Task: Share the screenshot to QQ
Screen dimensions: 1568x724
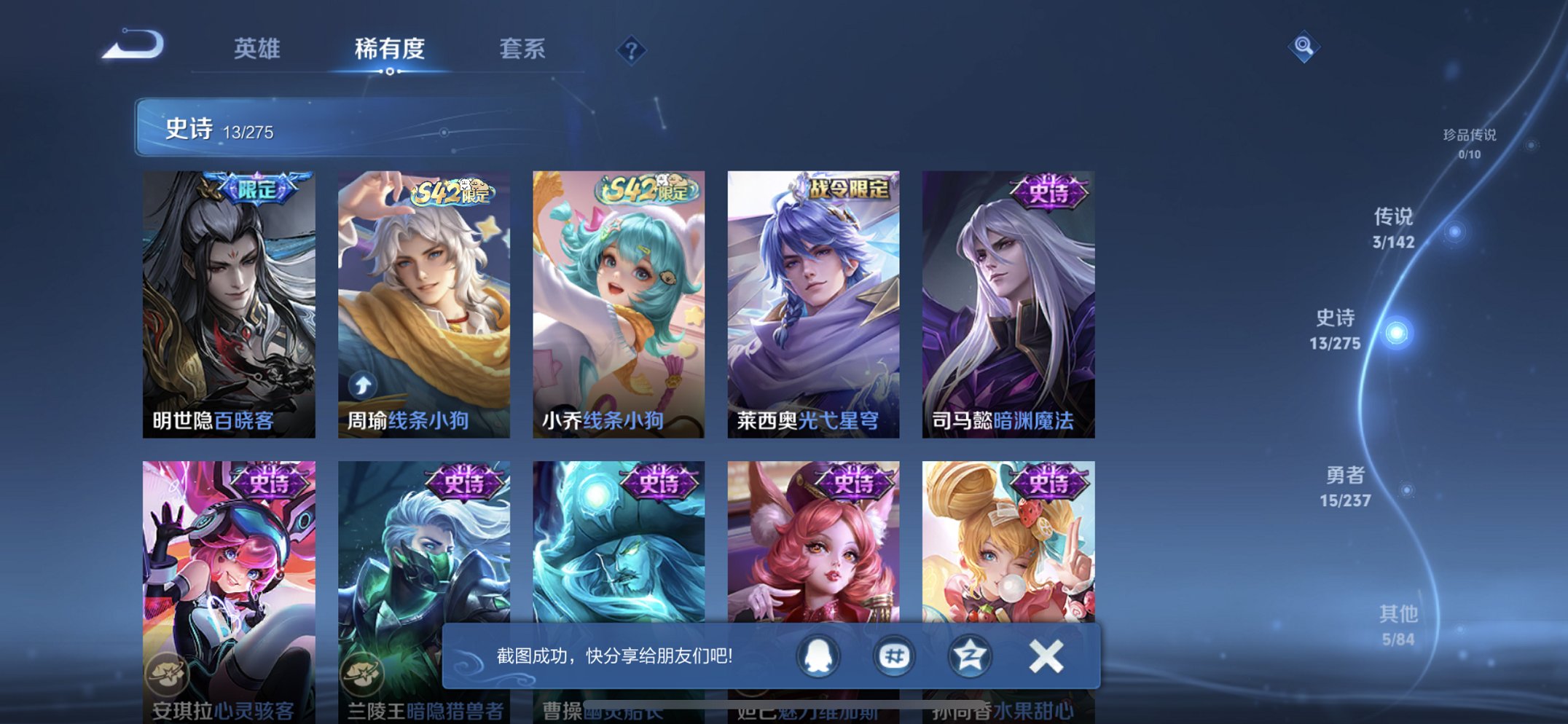Action: tap(818, 656)
